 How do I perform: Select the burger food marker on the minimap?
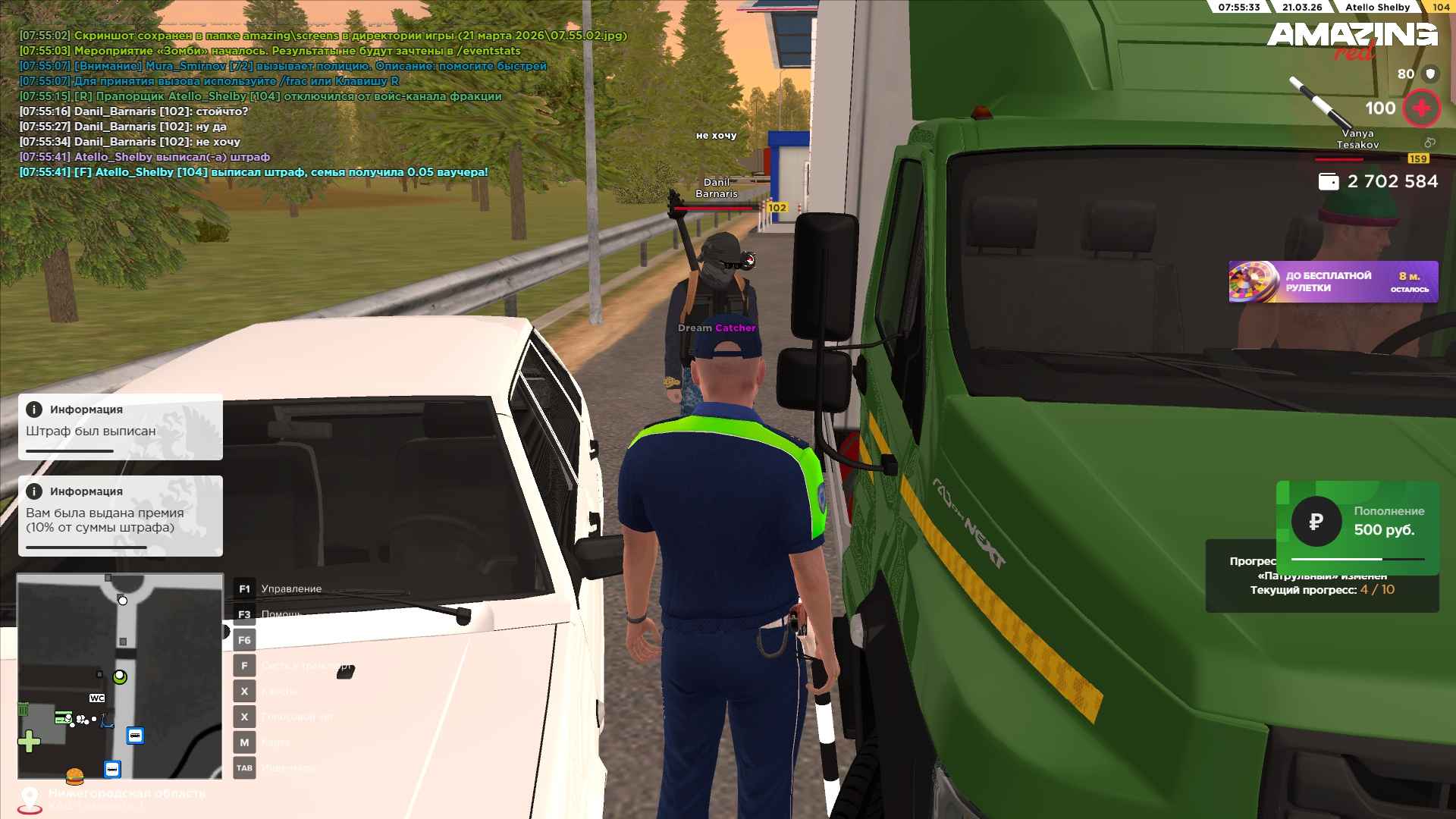click(x=74, y=777)
